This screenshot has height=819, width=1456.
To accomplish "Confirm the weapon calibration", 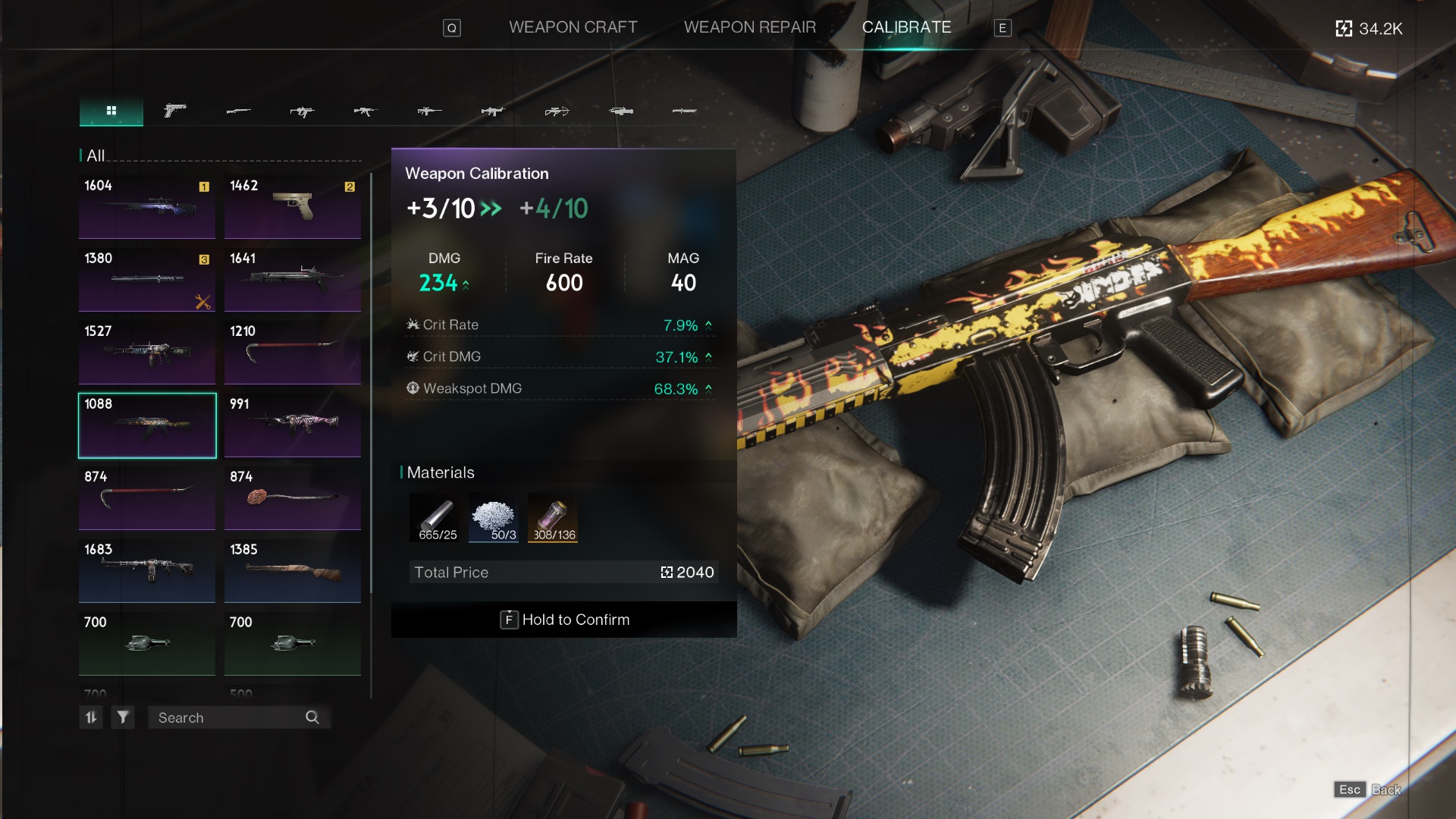I will (564, 620).
